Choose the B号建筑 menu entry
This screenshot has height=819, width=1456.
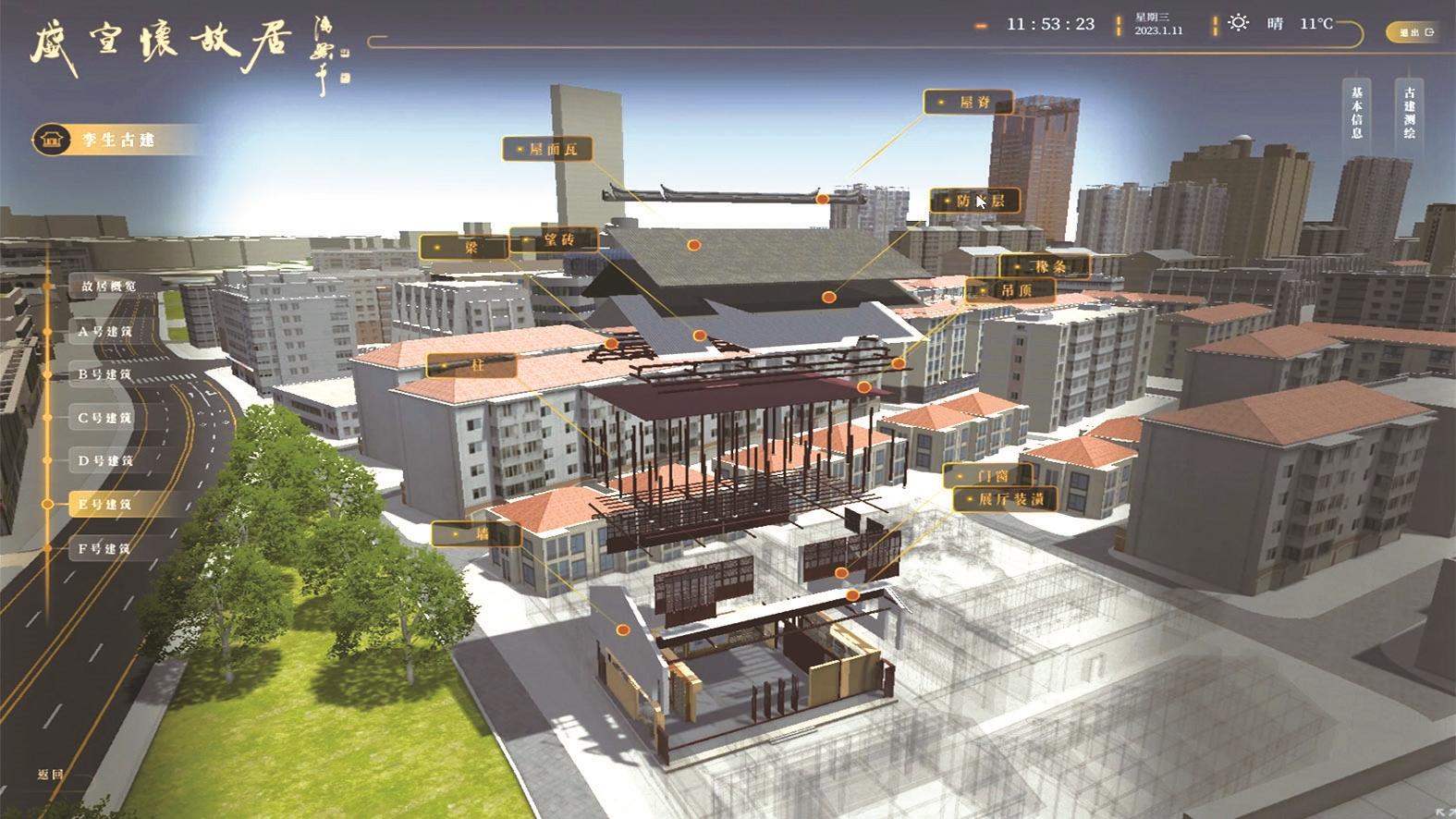[104, 374]
